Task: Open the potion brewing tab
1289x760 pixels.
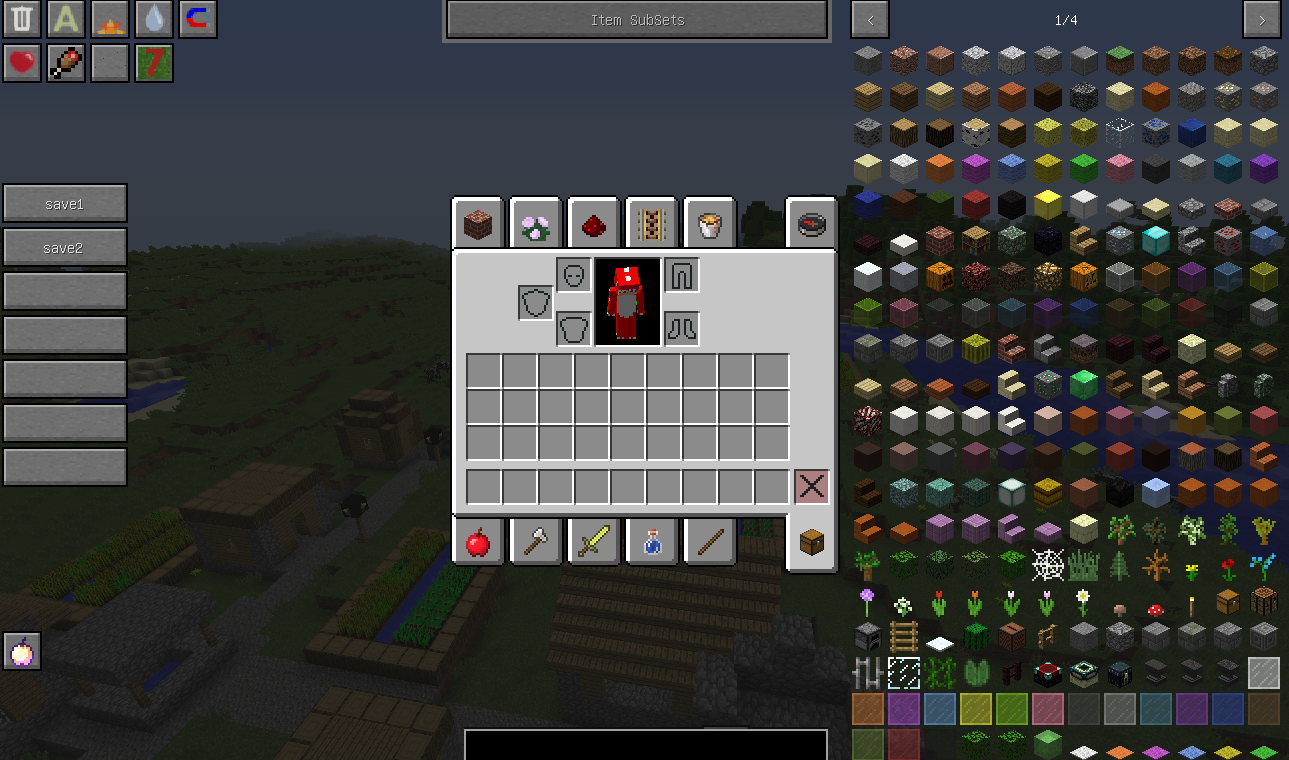Action: pos(651,541)
